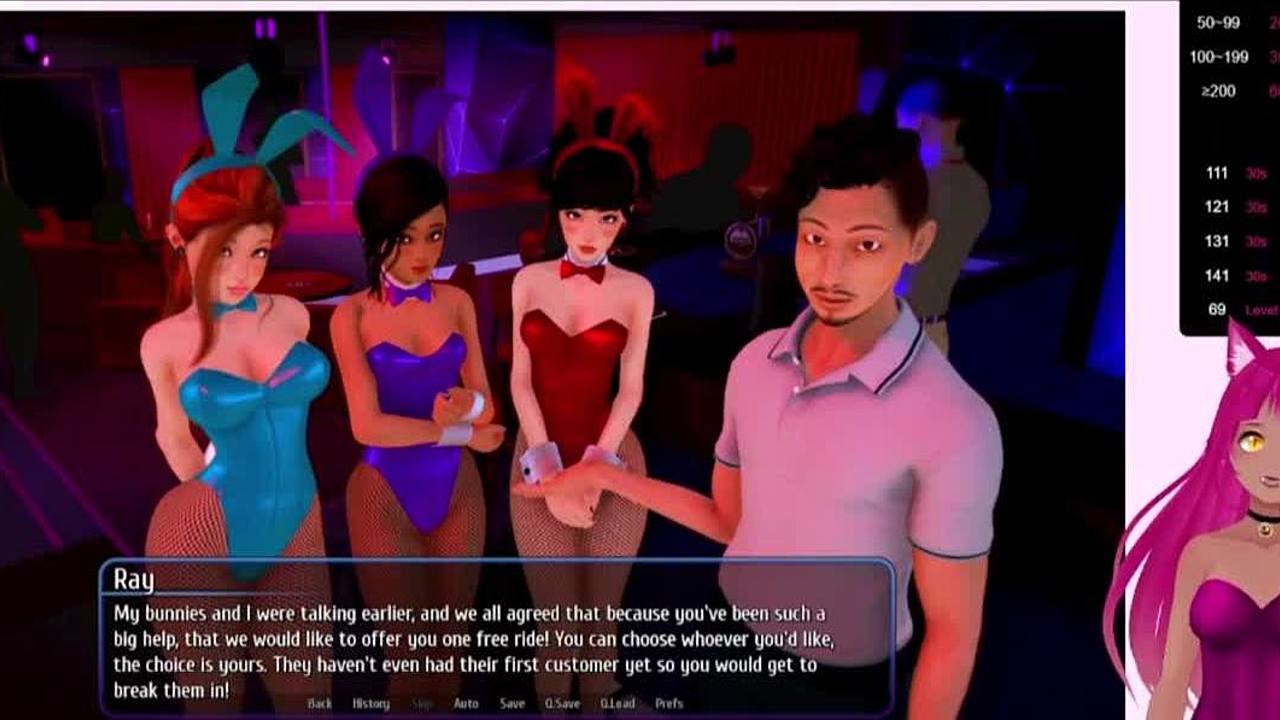Quick load with Q.Load
Screen dimensions: 1280x720
pyautogui.click(x=618, y=704)
